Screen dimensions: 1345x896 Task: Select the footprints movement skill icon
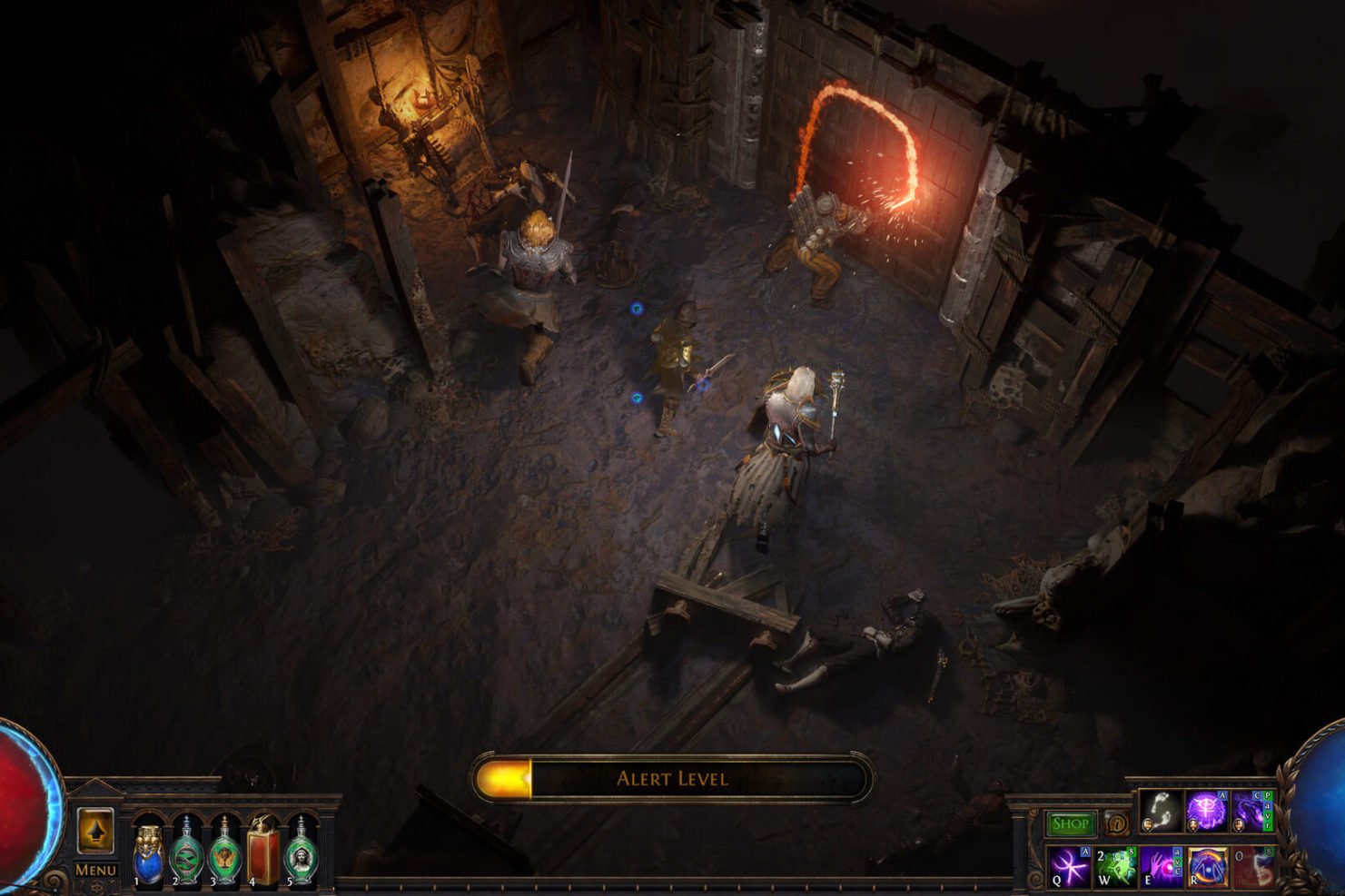1160,810
